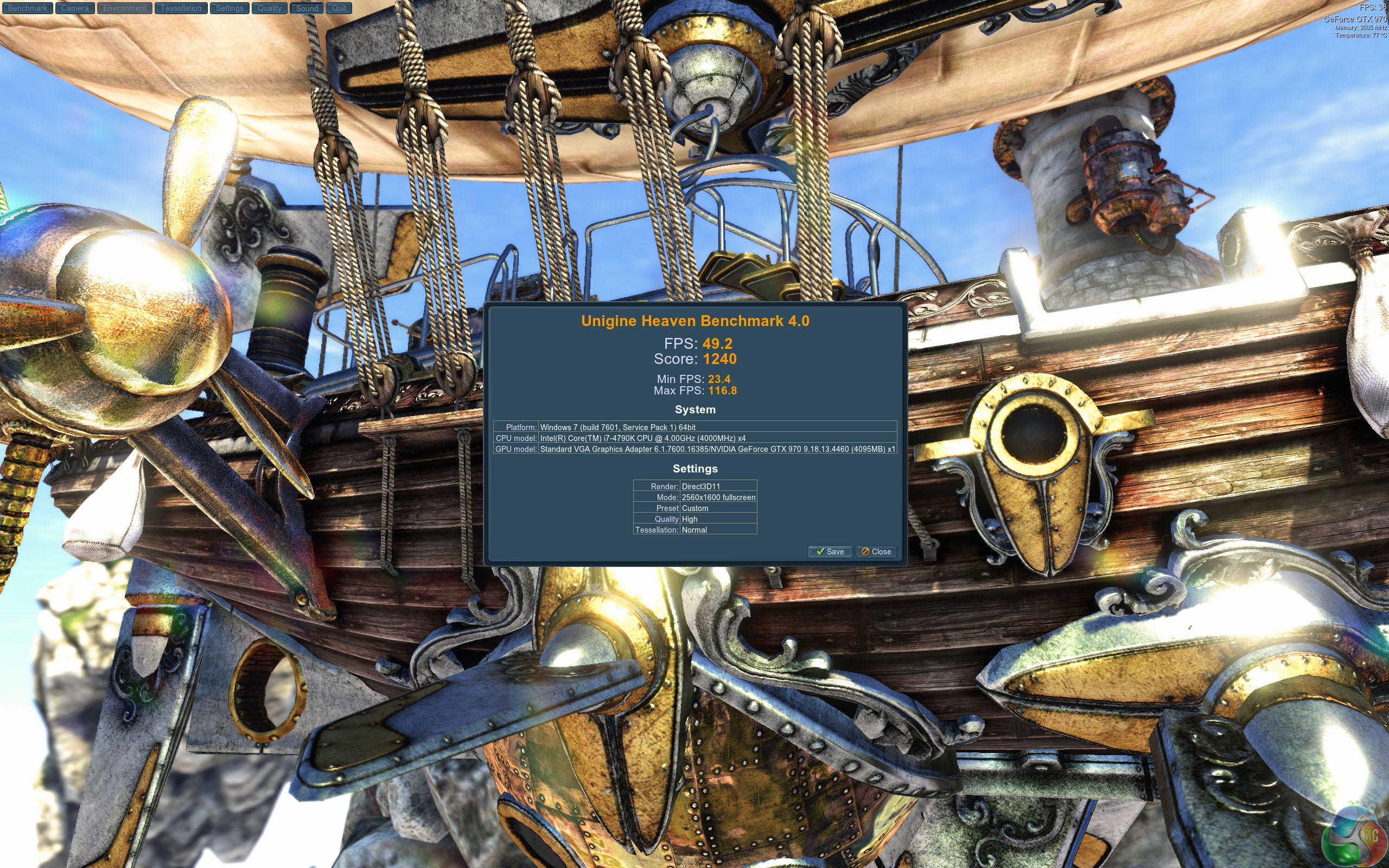Click the Camera toolbar button
Screen dimensions: 1389x868
coord(75,8)
